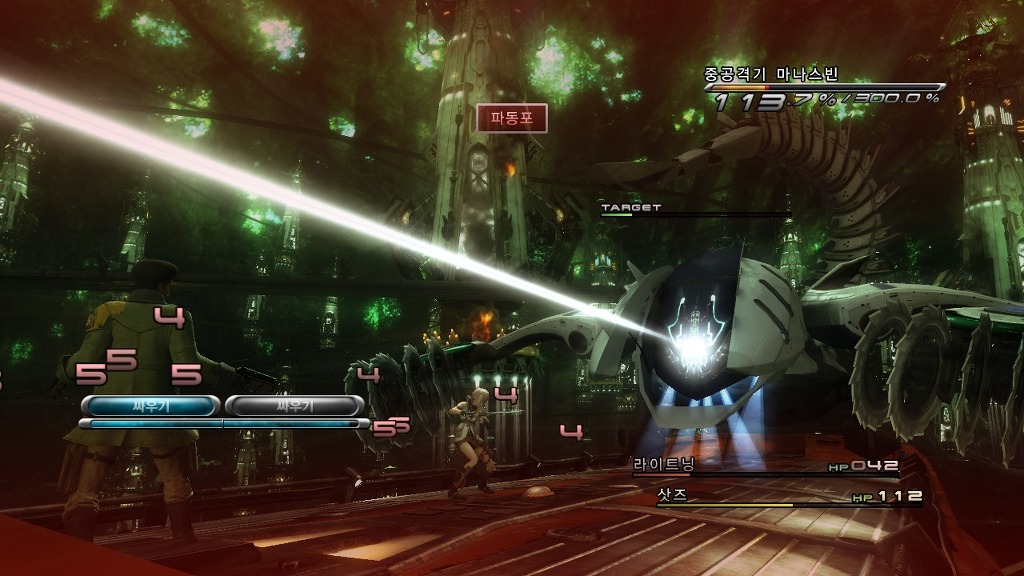
Task: Click the 중공격기 마나스빈 enemy name label
Action: point(771,74)
